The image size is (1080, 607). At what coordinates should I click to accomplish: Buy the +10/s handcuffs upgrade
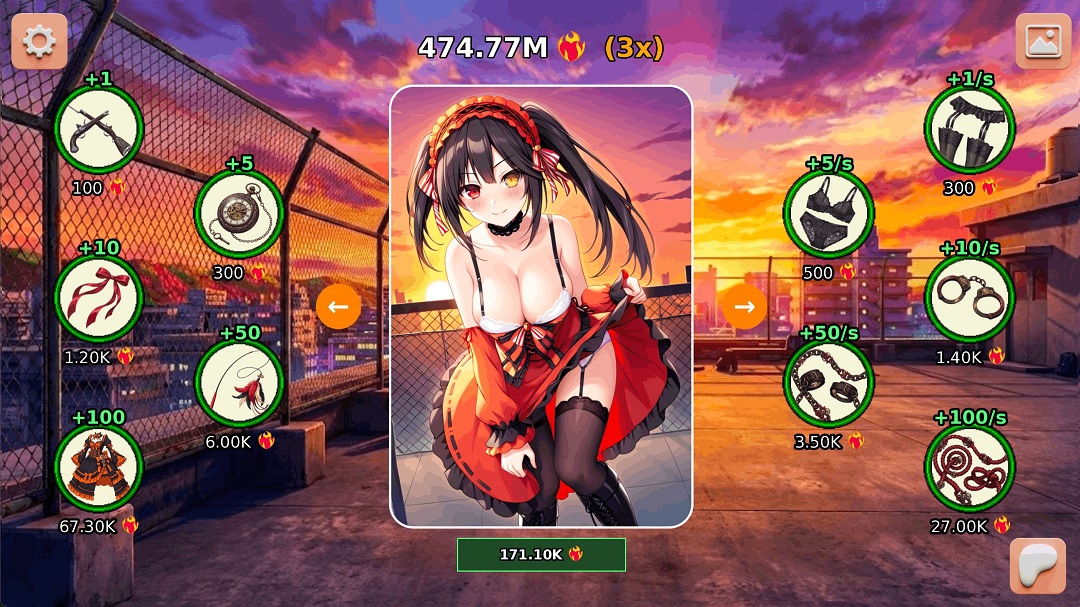[x=969, y=298]
